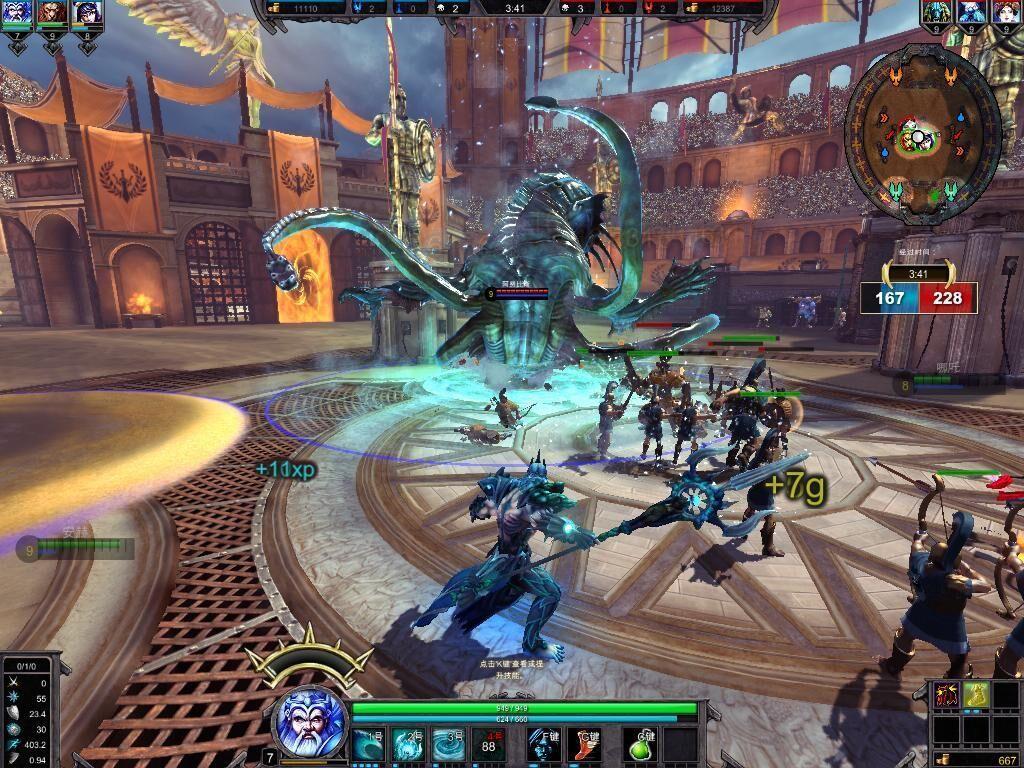This screenshot has height=768, width=1024.
Task: Use the whirlpool ability in slot 3
Action: [449, 744]
